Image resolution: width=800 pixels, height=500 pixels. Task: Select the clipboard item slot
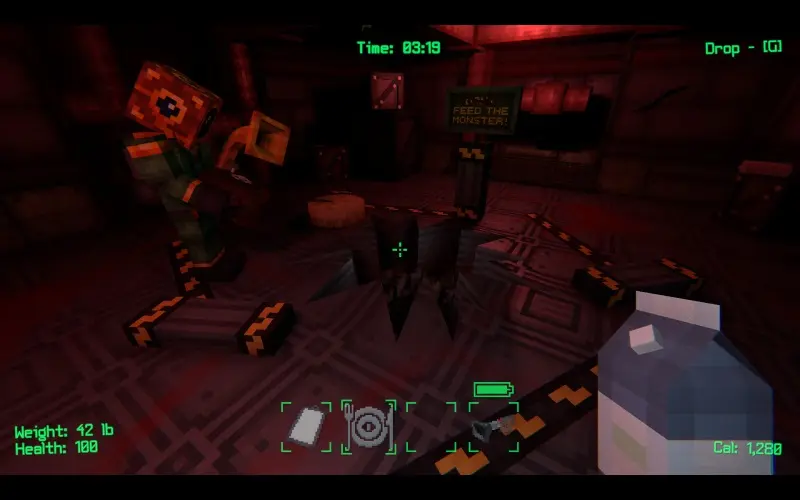click(x=306, y=426)
